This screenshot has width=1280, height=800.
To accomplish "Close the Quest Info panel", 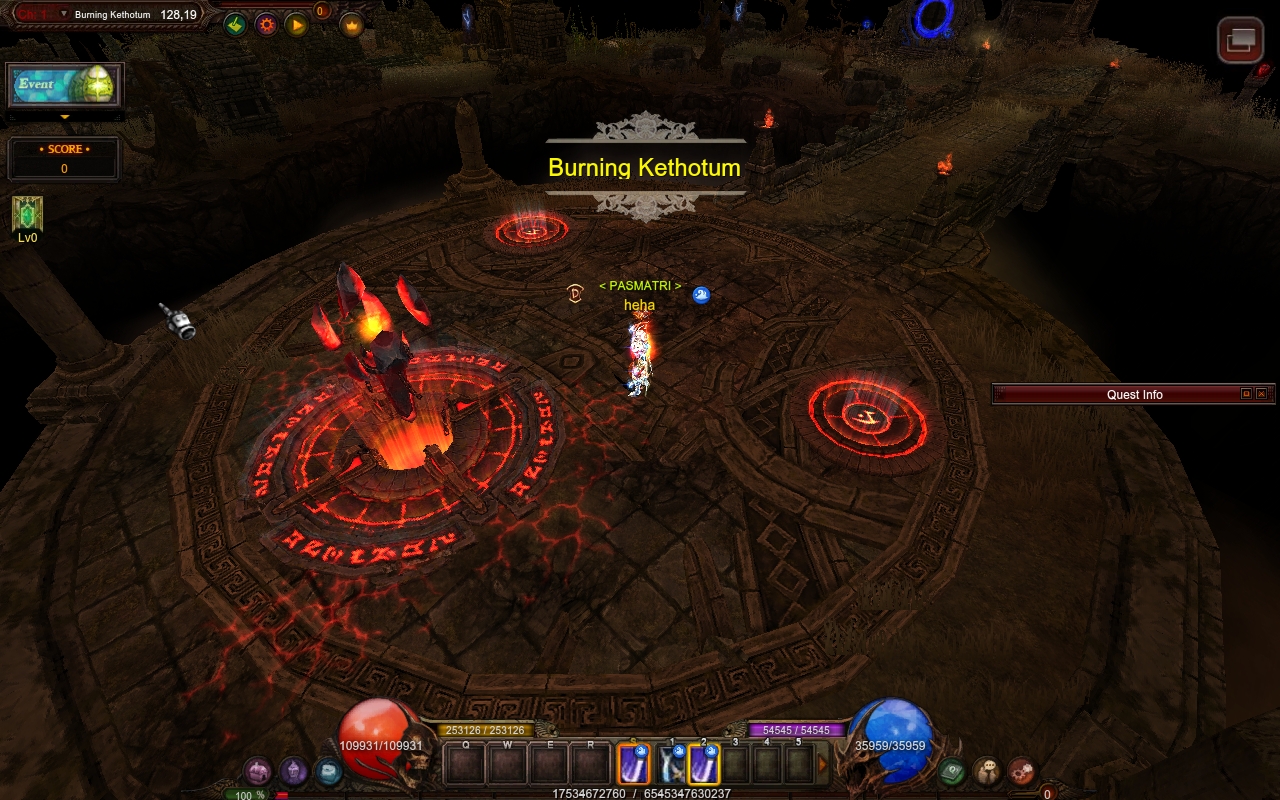I will (1261, 394).
